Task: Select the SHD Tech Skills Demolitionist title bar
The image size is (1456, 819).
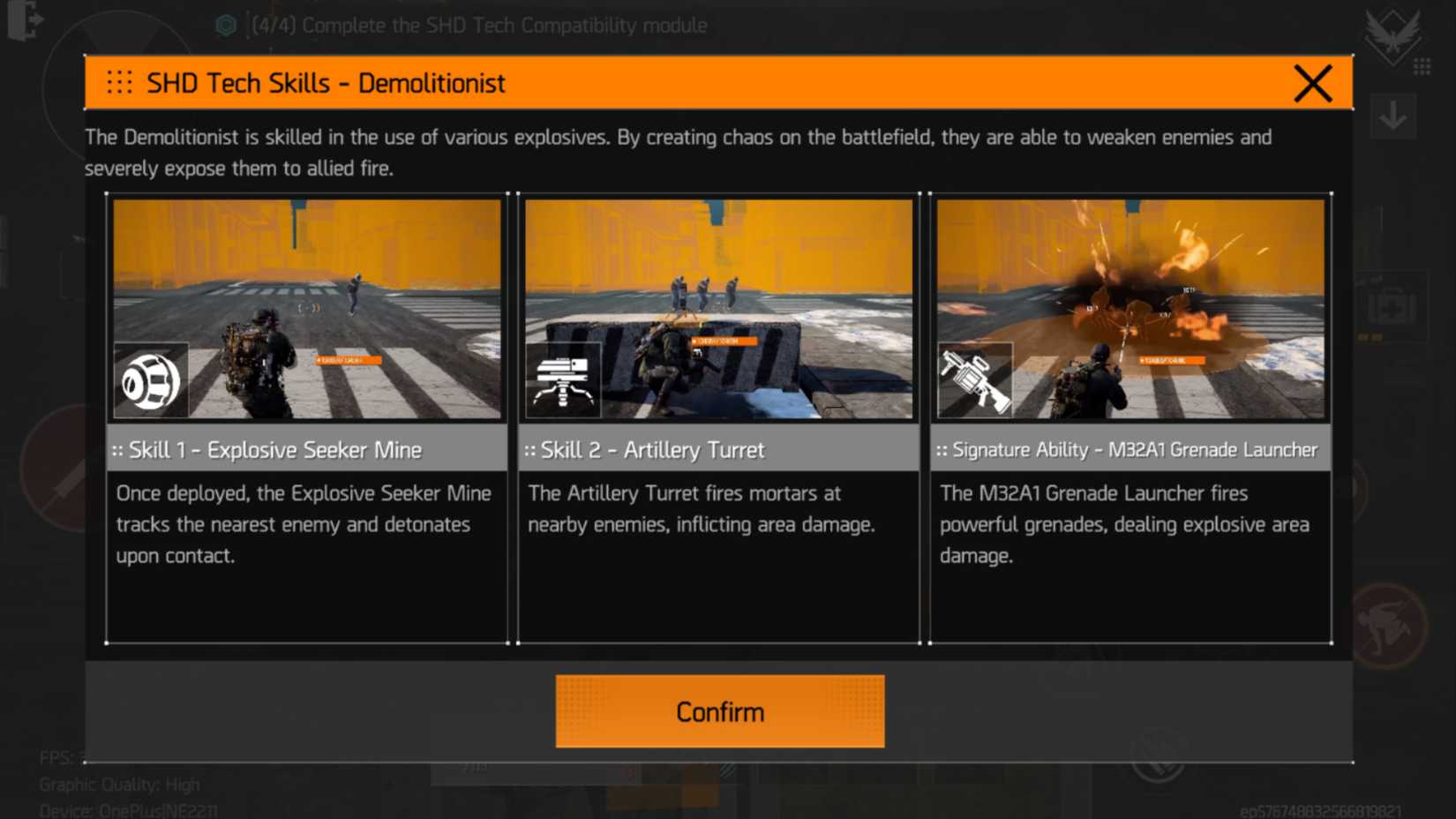Action: (x=325, y=82)
